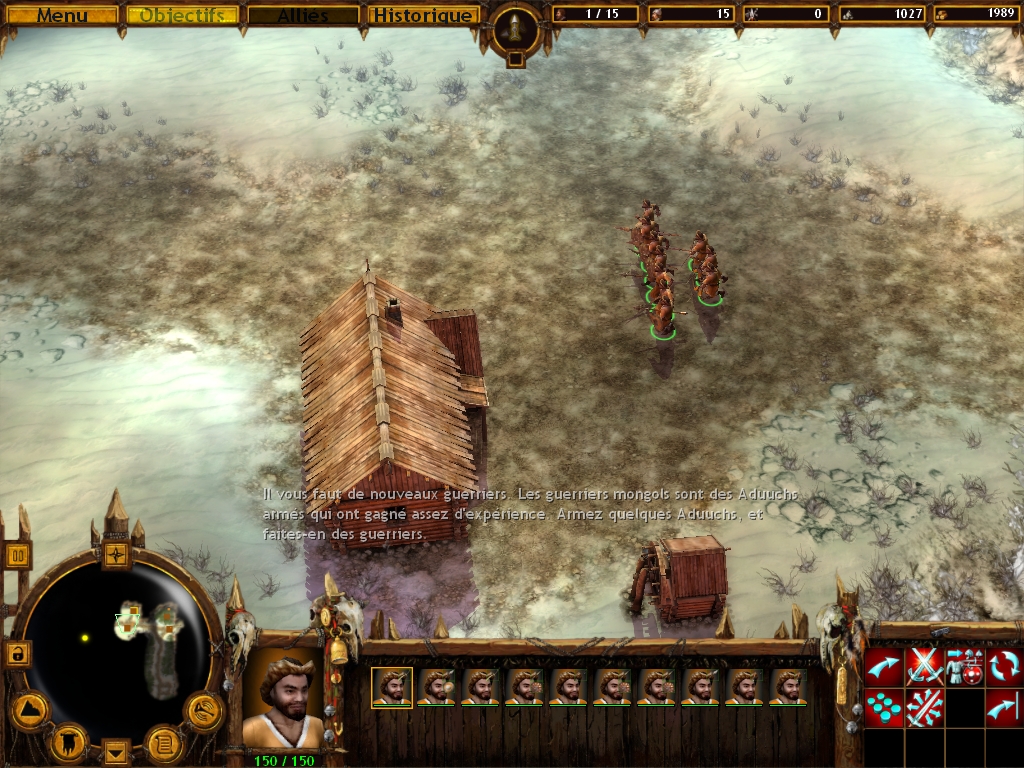Click the round emblem at top center
Image resolution: width=1024 pixels, height=768 pixels.
515,30
